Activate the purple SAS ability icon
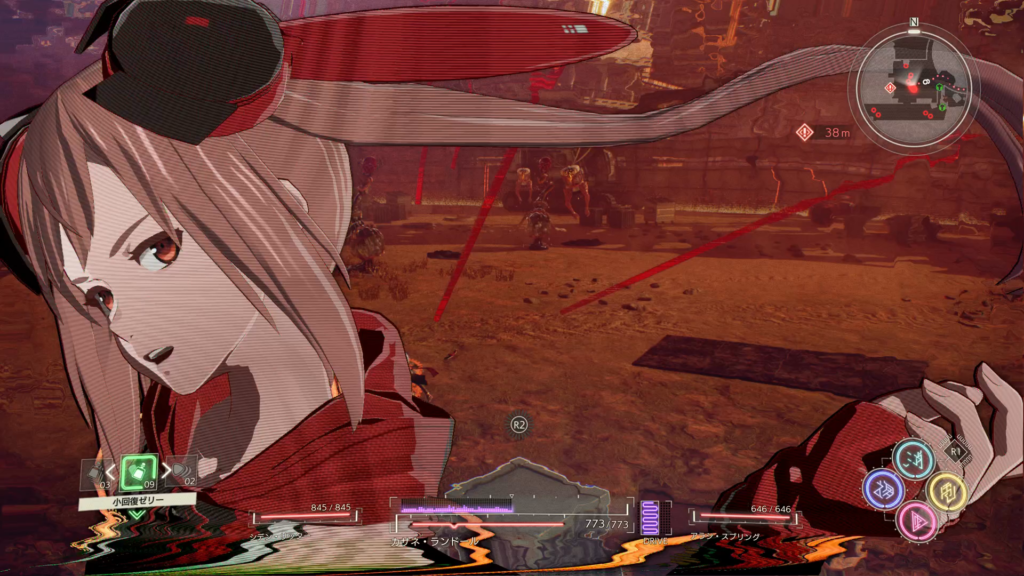This screenshot has height=576, width=1024. (884, 490)
